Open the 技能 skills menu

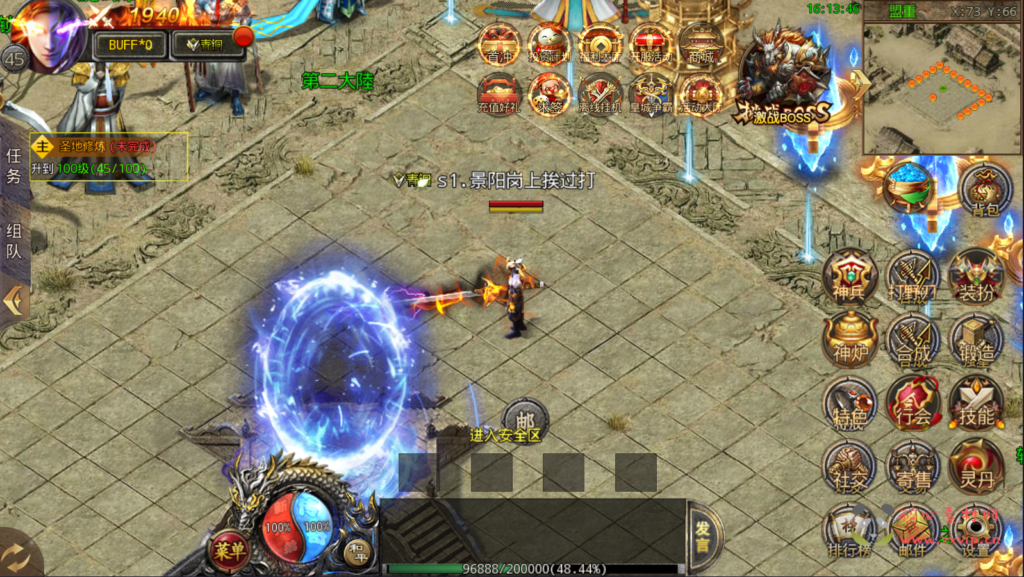975,403
